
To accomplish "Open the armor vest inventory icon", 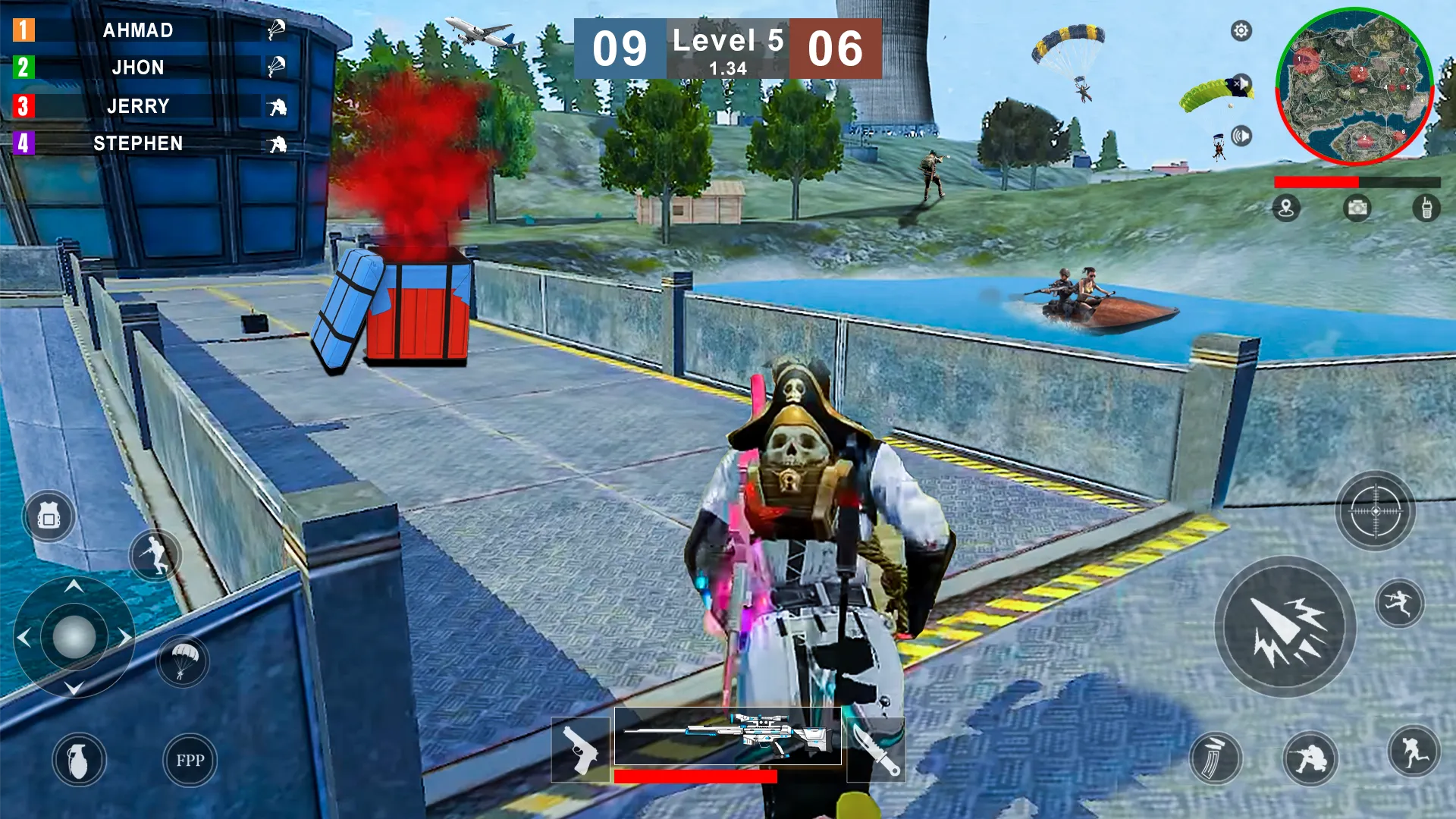I will (49, 514).
